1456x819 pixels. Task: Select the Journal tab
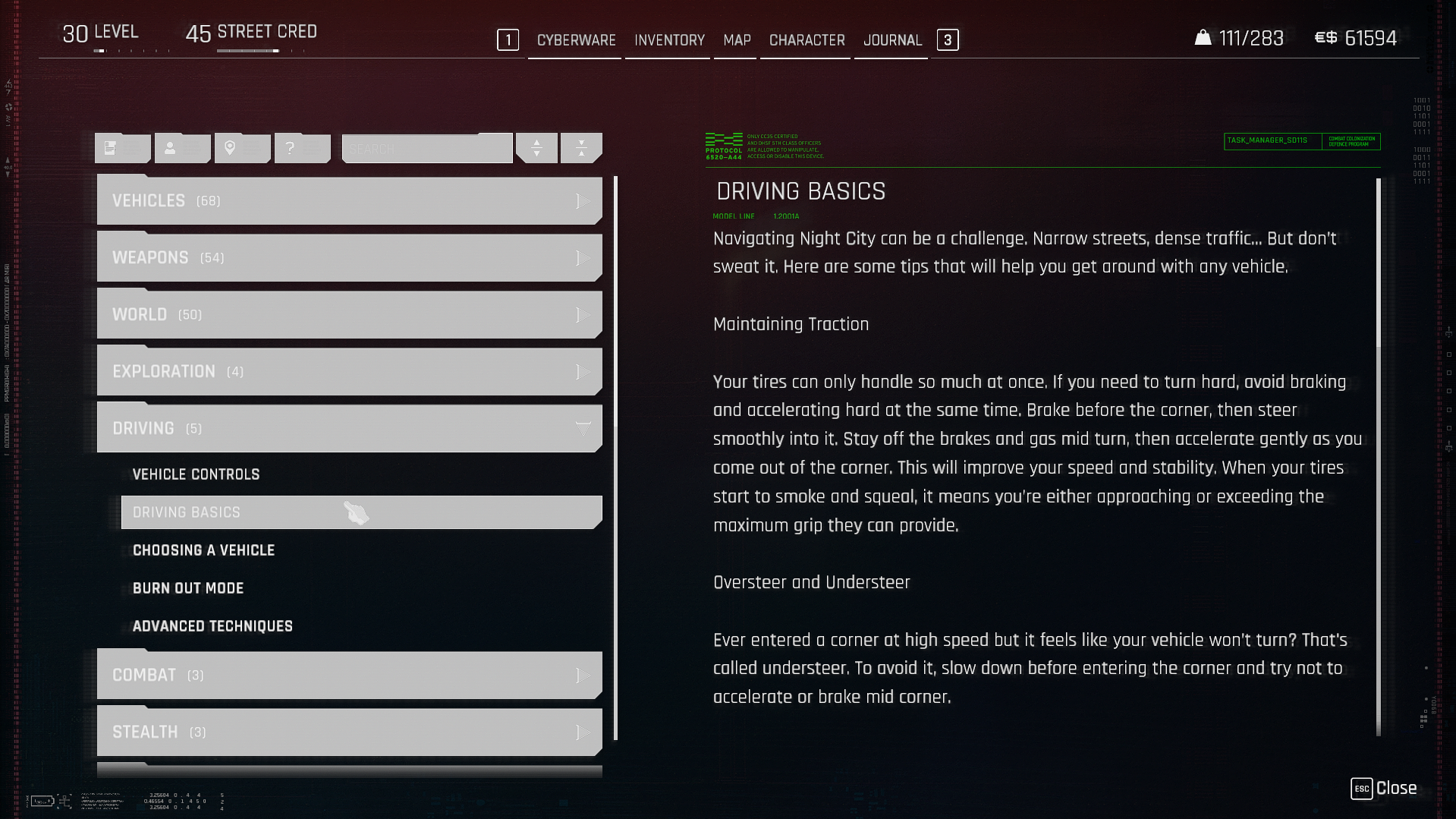[x=892, y=40]
